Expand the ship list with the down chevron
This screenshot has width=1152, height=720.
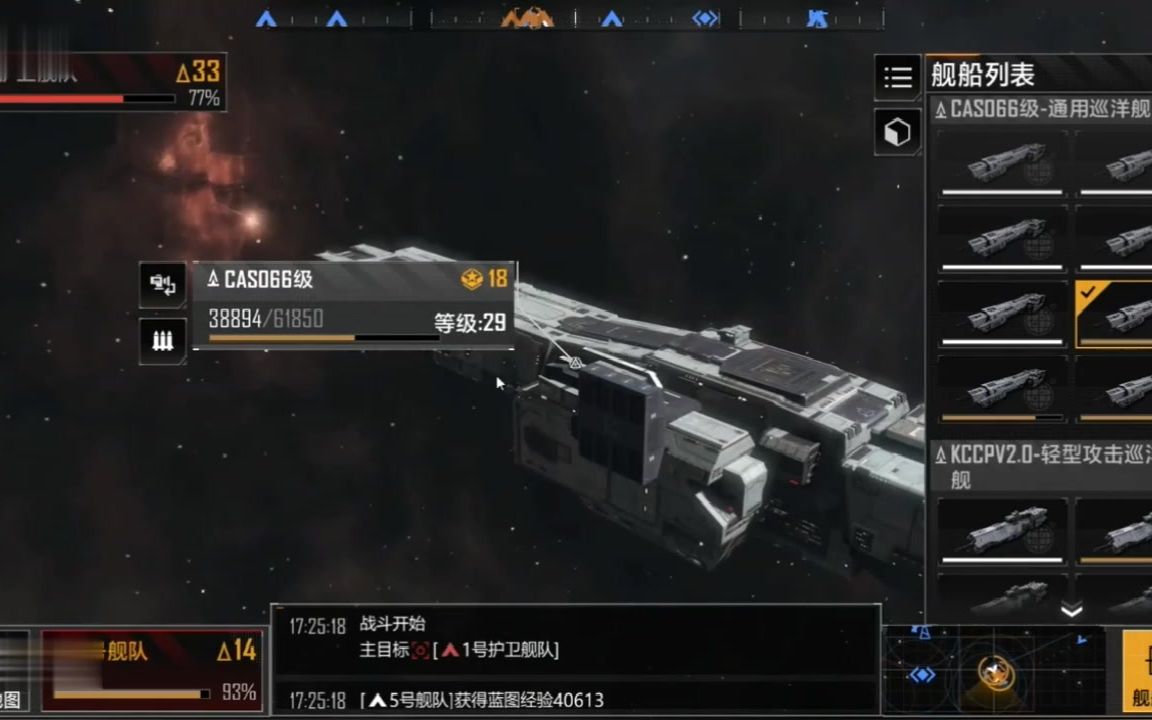(x=1071, y=609)
